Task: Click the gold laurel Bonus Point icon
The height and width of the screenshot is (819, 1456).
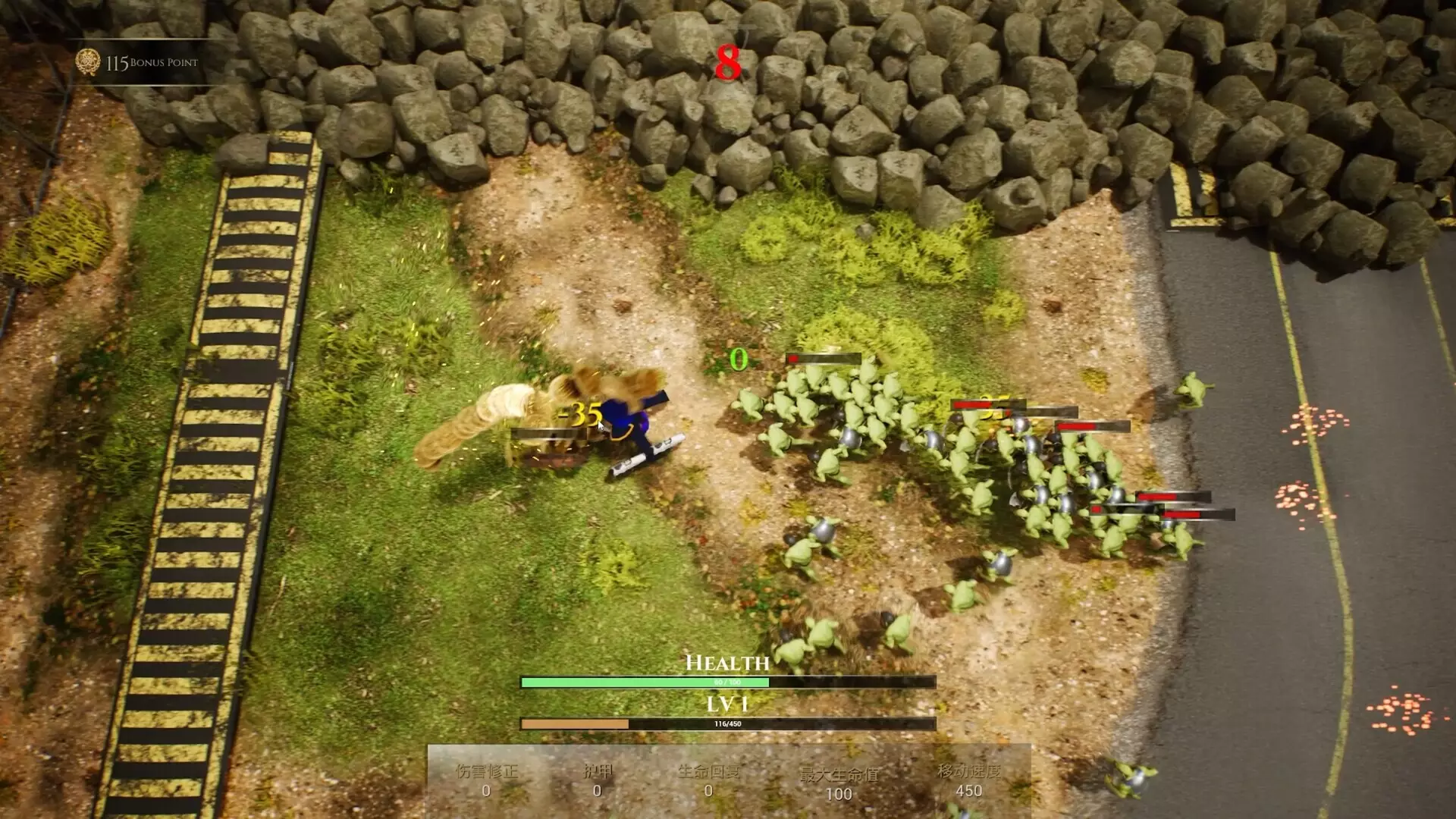Action: (89, 62)
